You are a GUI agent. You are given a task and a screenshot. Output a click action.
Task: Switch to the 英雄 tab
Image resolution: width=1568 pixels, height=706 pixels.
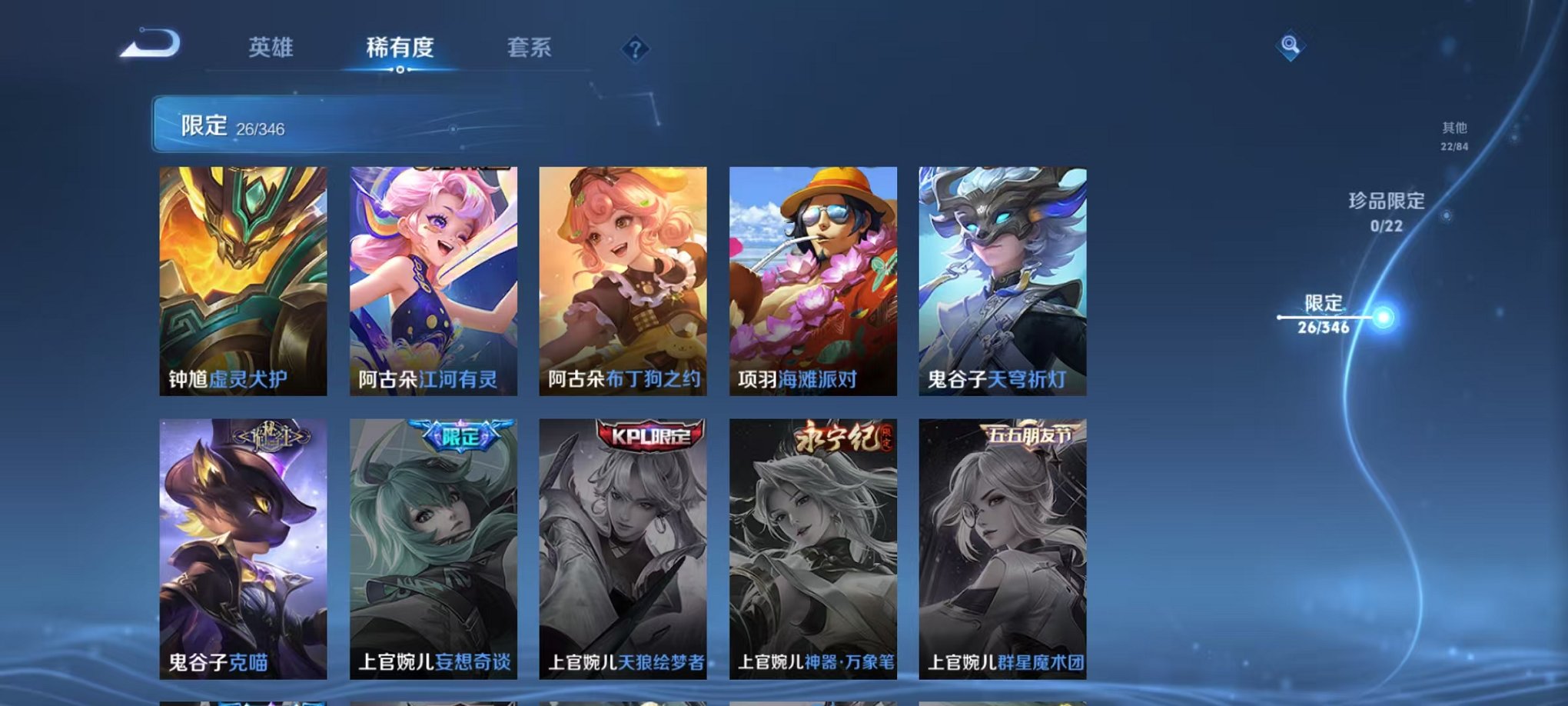click(271, 48)
